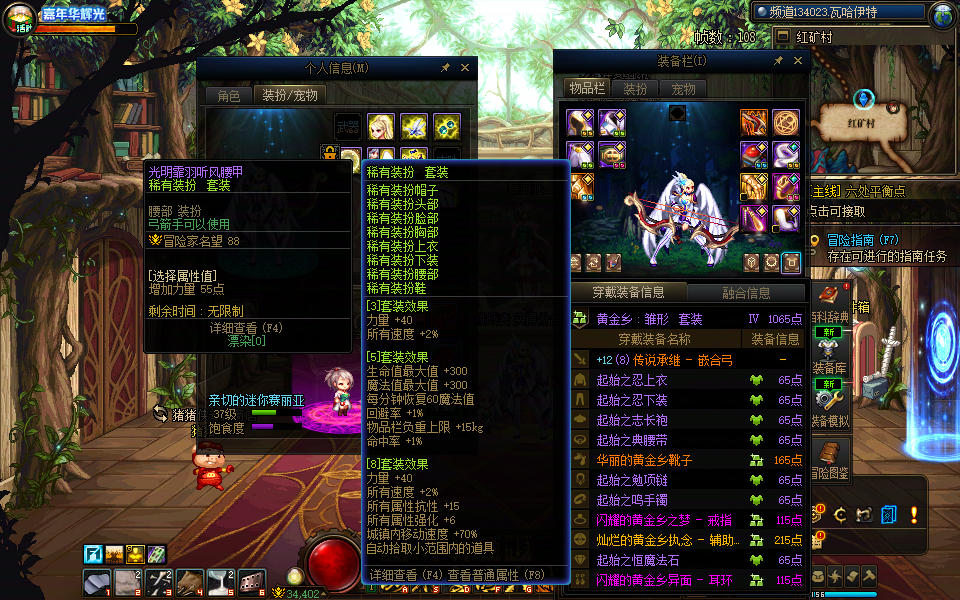Open the 宠物 tab in equipment window

click(683, 88)
